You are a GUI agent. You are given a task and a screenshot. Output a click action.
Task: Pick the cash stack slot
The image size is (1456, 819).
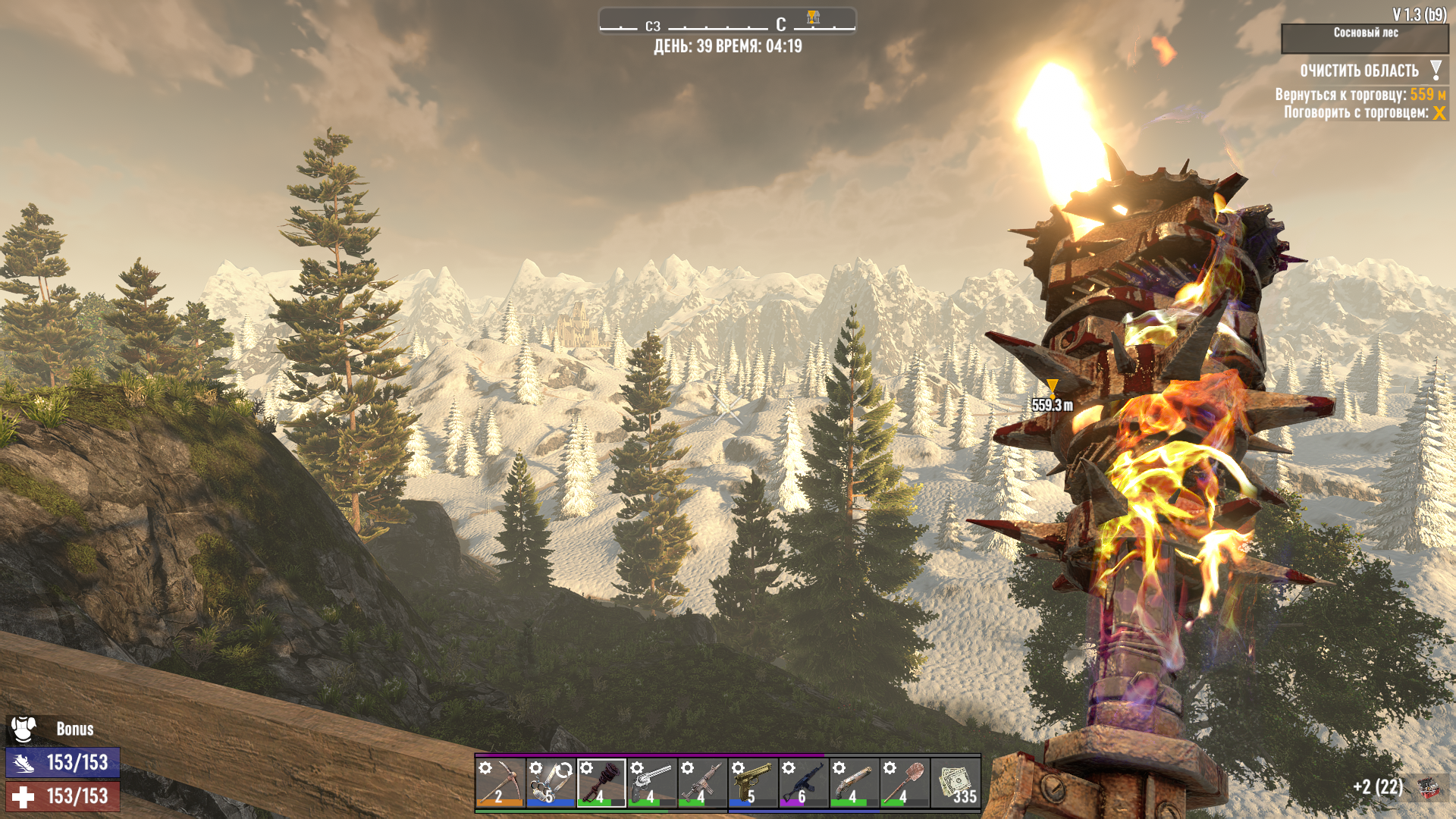click(x=955, y=783)
